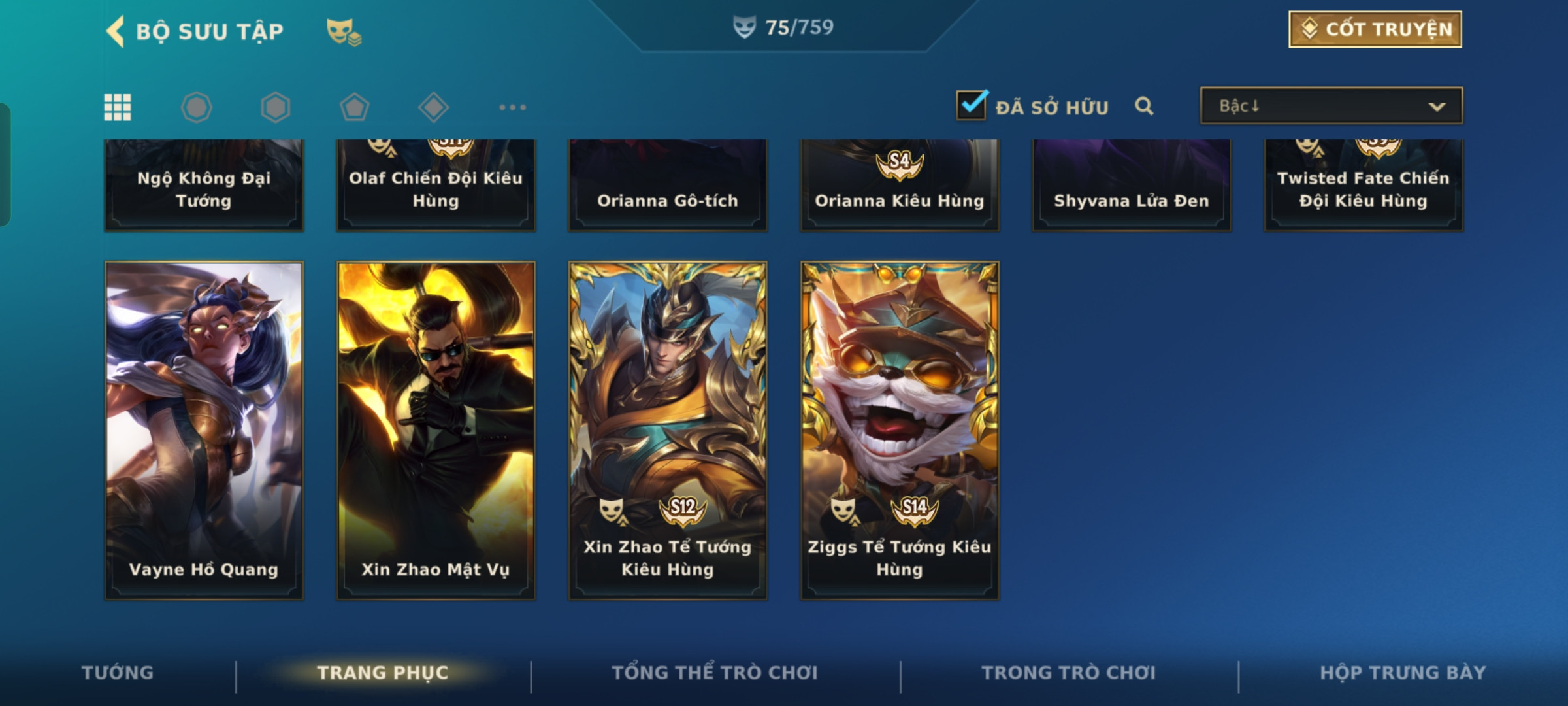
Task: Expand the Bậc sort dropdown
Action: (1331, 106)
